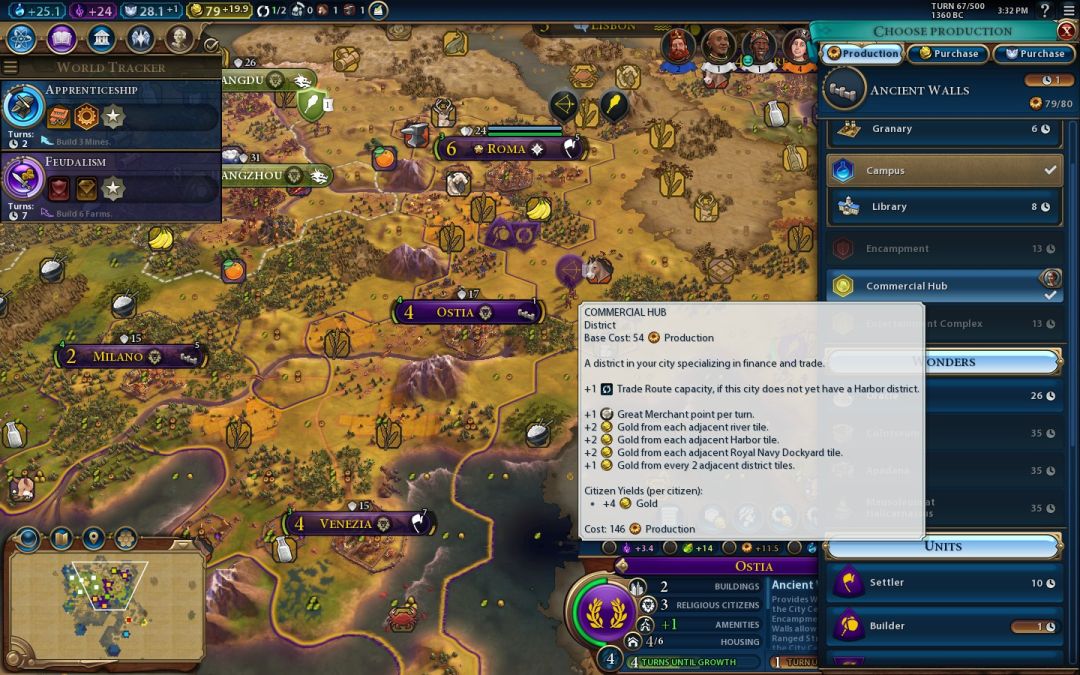Open the Civilopedia question mark button
The width and height of the screenshot is (1080, 675).
(x=1044, y=10)
